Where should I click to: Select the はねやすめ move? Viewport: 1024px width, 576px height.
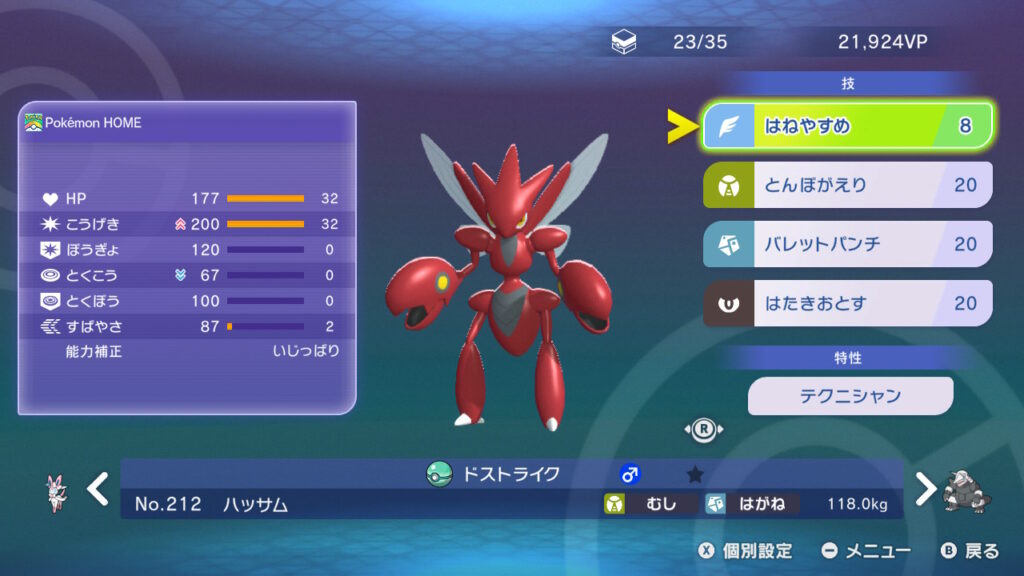tap(848, 126)
